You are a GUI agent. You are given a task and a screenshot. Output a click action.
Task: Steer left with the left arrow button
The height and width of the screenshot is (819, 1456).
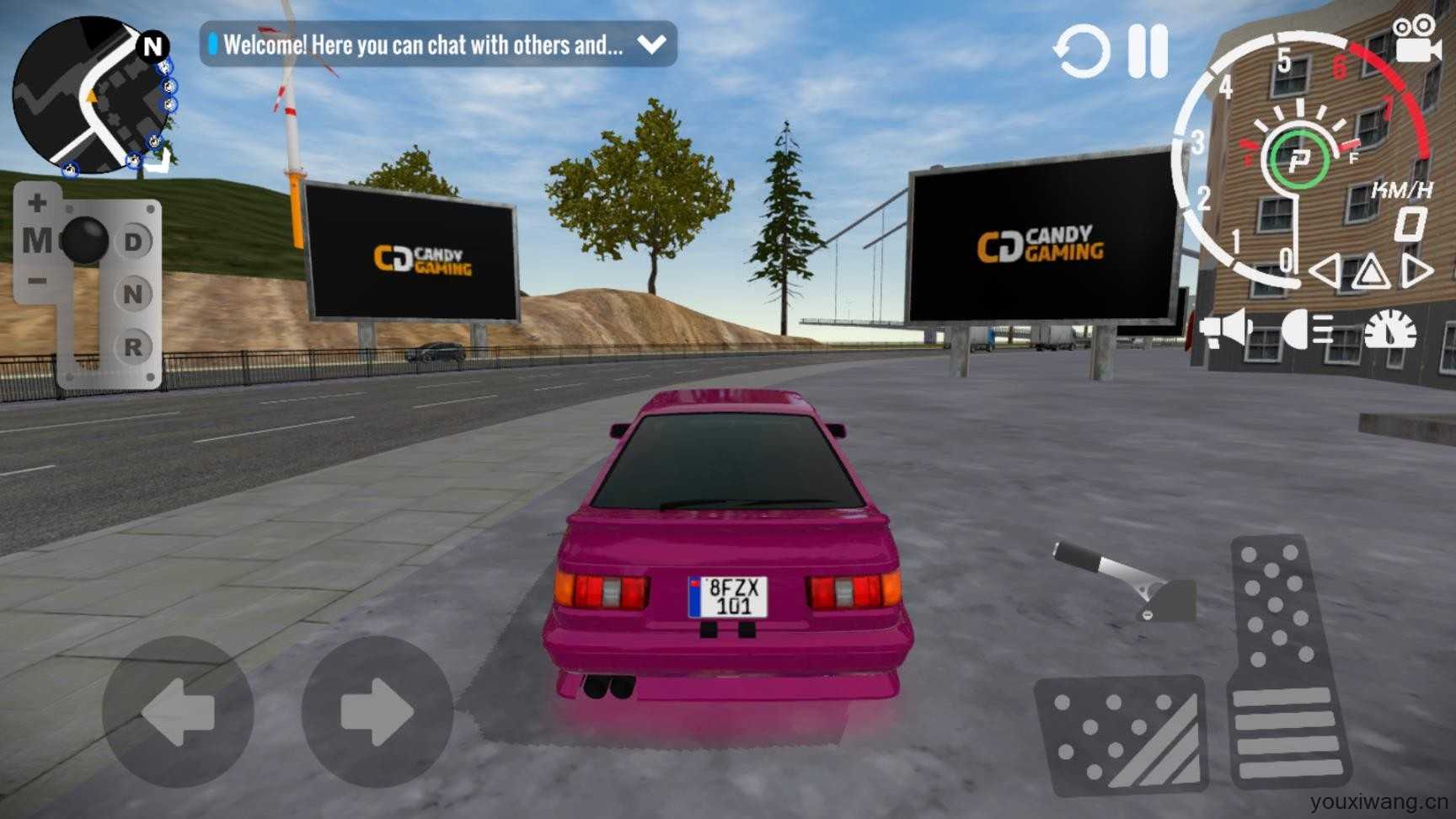click(x=178, y=713)
